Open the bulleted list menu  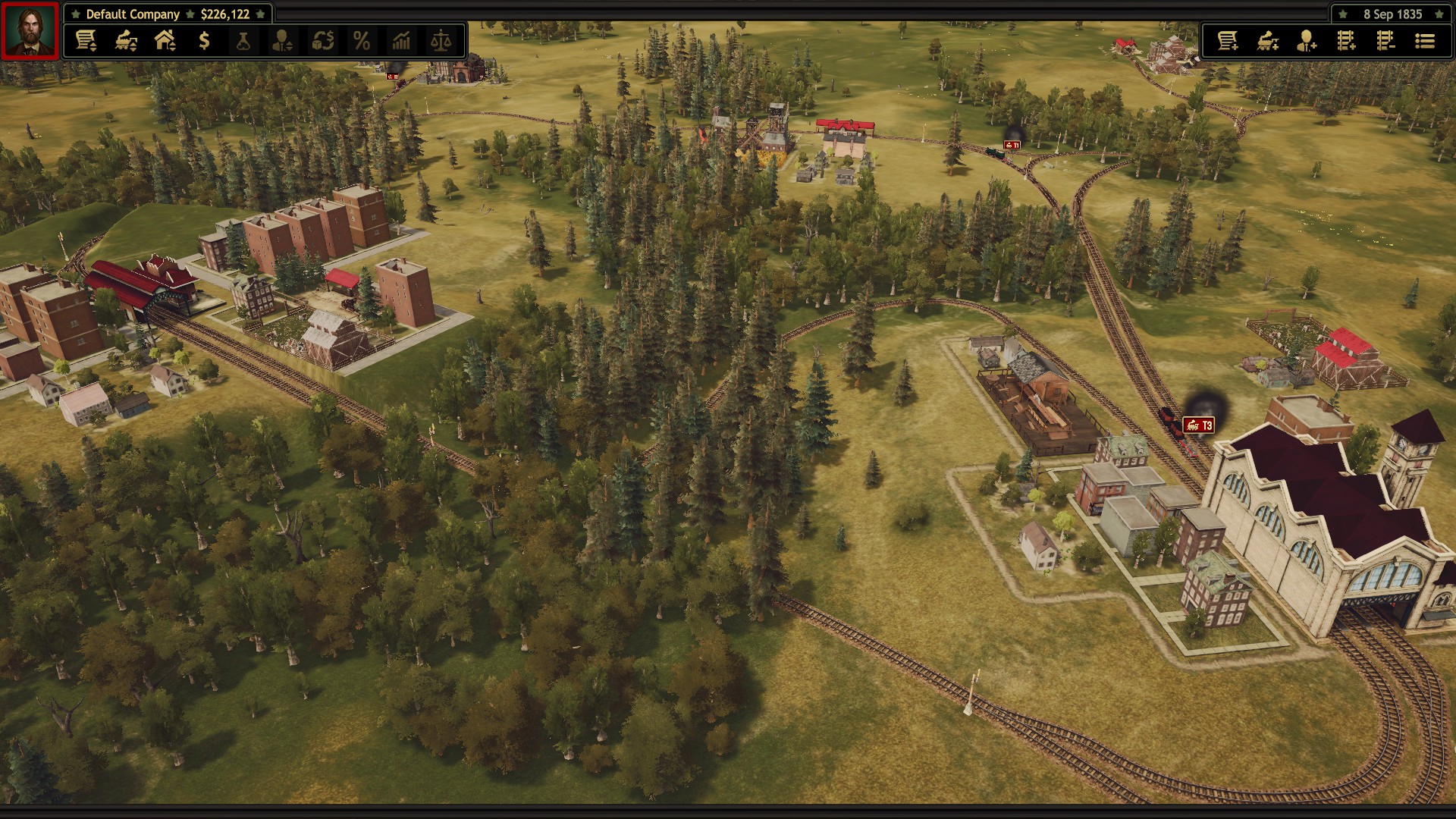[x=1425, y=41]
